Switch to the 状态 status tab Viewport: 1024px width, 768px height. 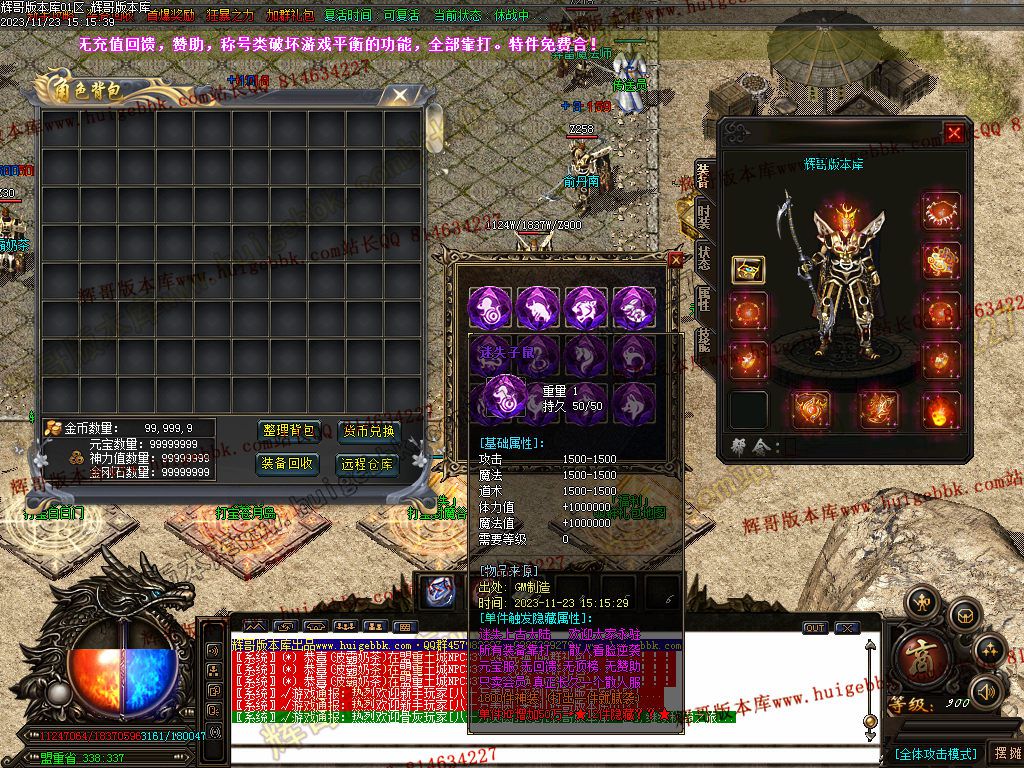(704, 256)
